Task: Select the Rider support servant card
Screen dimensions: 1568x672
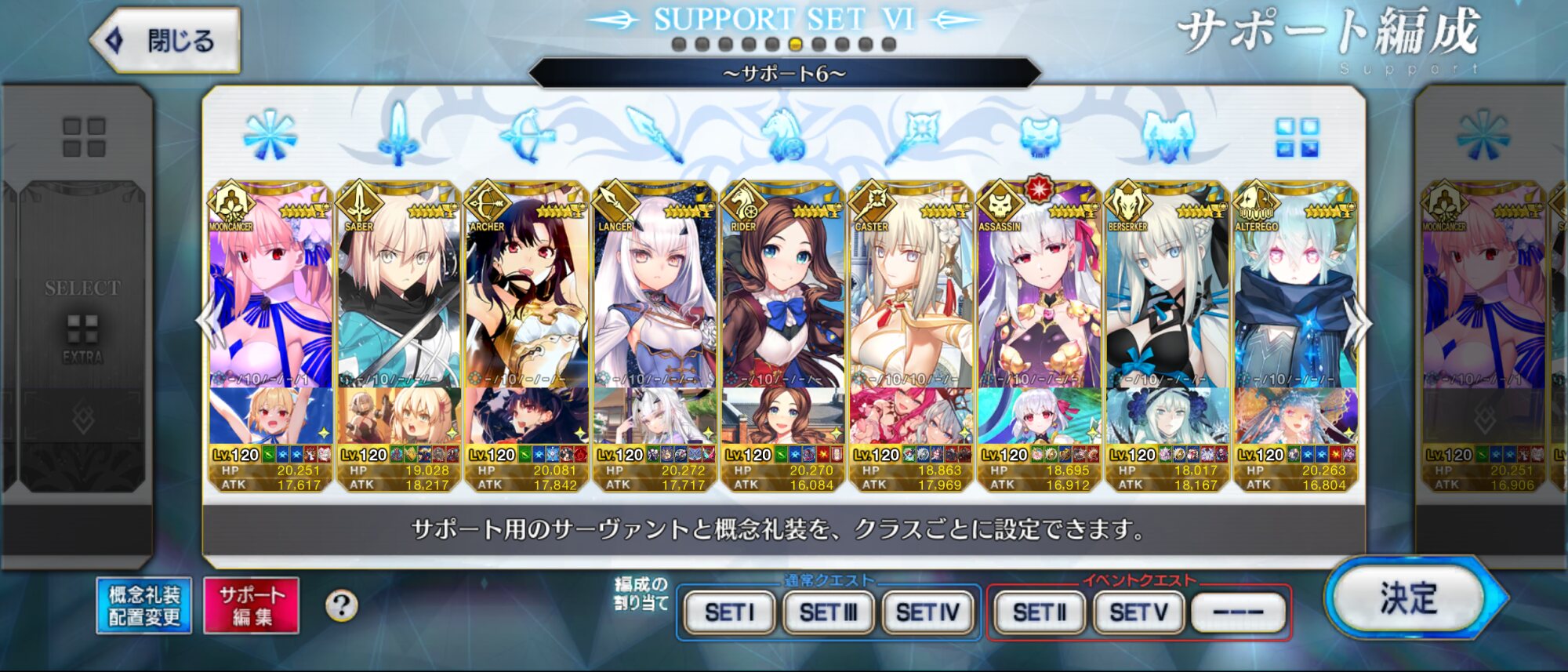Action: click(x=783, y=314)
